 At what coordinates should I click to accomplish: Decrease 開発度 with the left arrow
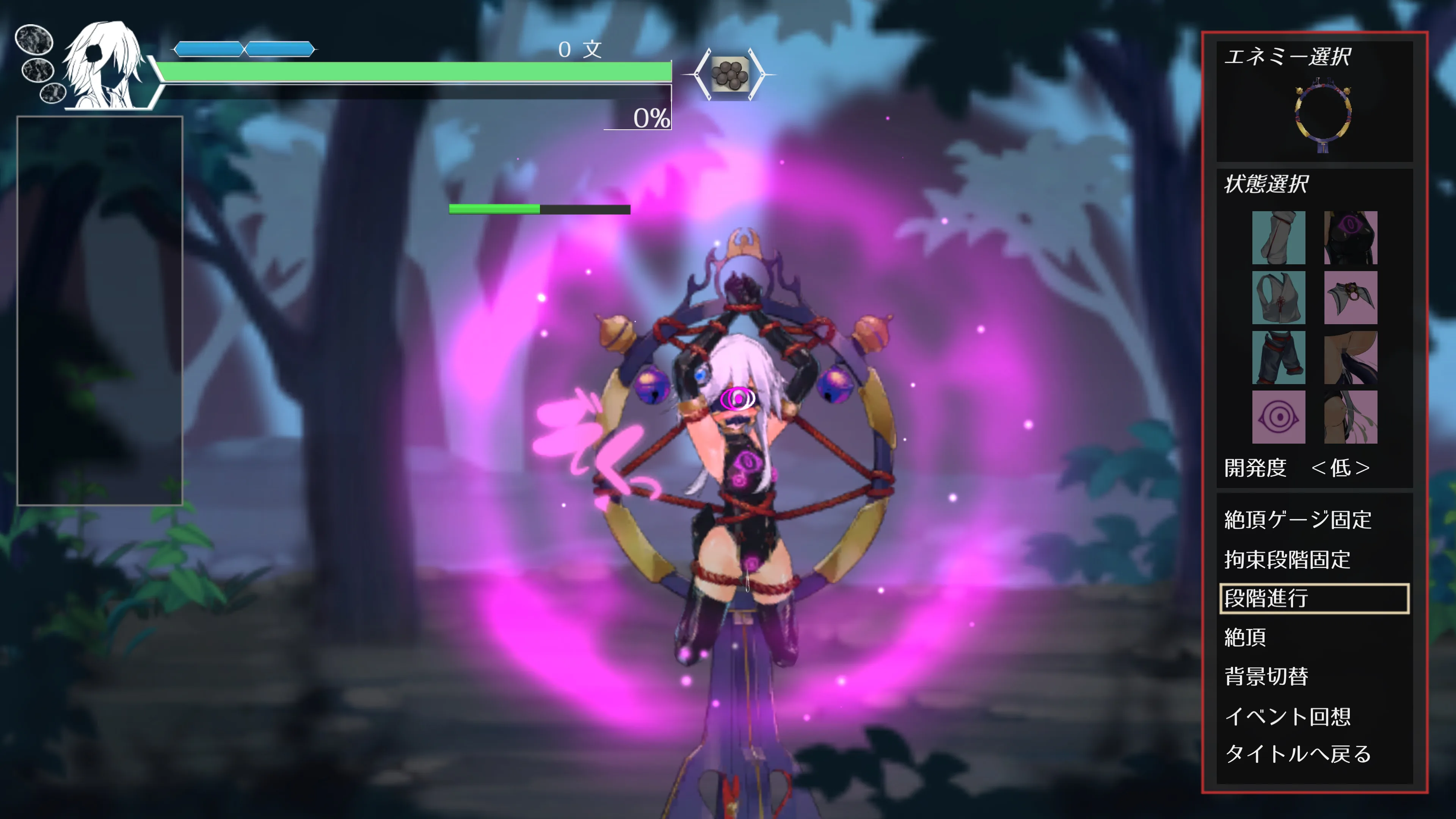(1319, 468)
